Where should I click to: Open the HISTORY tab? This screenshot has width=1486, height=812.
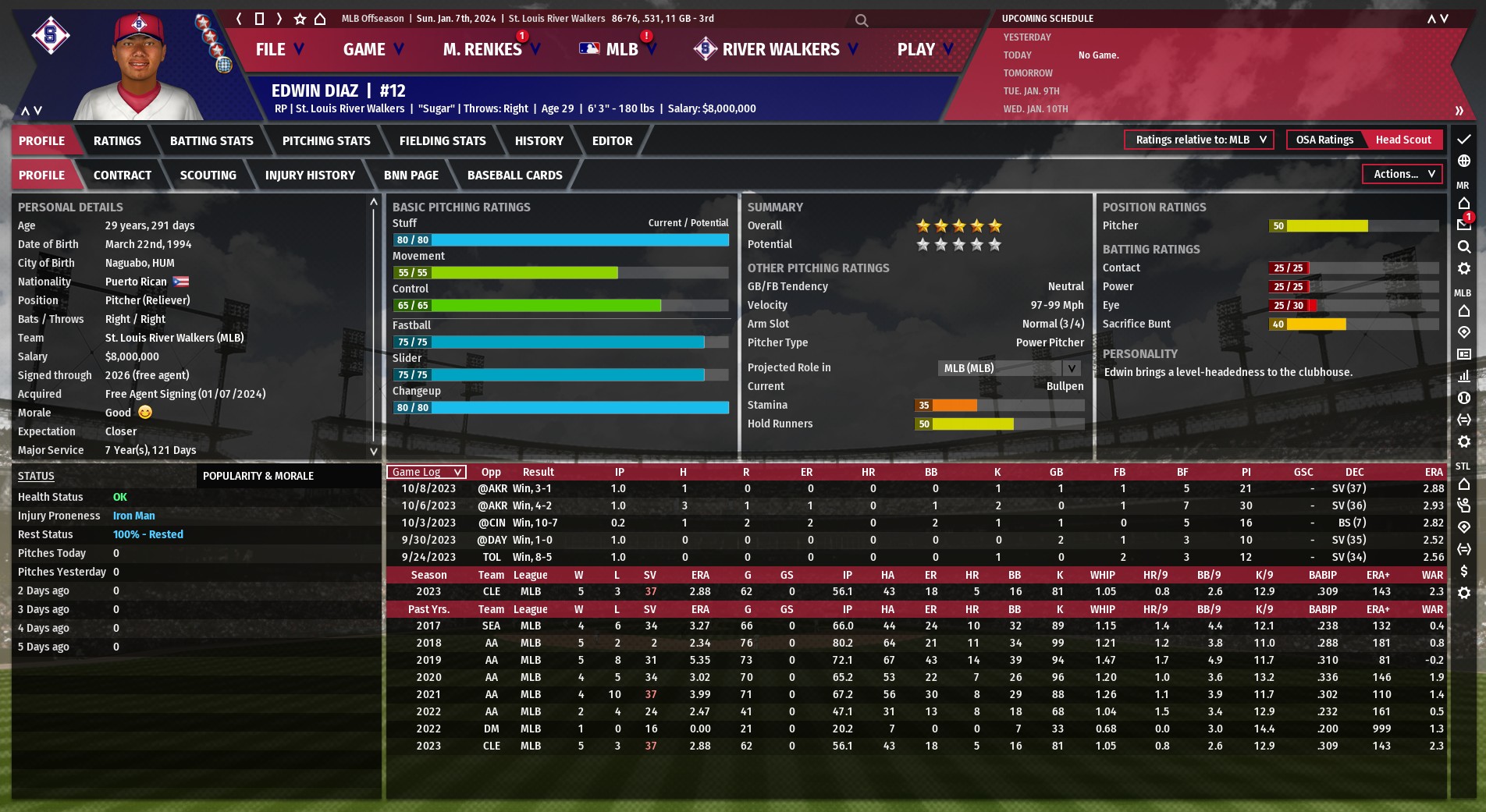(x=539, y=141)
